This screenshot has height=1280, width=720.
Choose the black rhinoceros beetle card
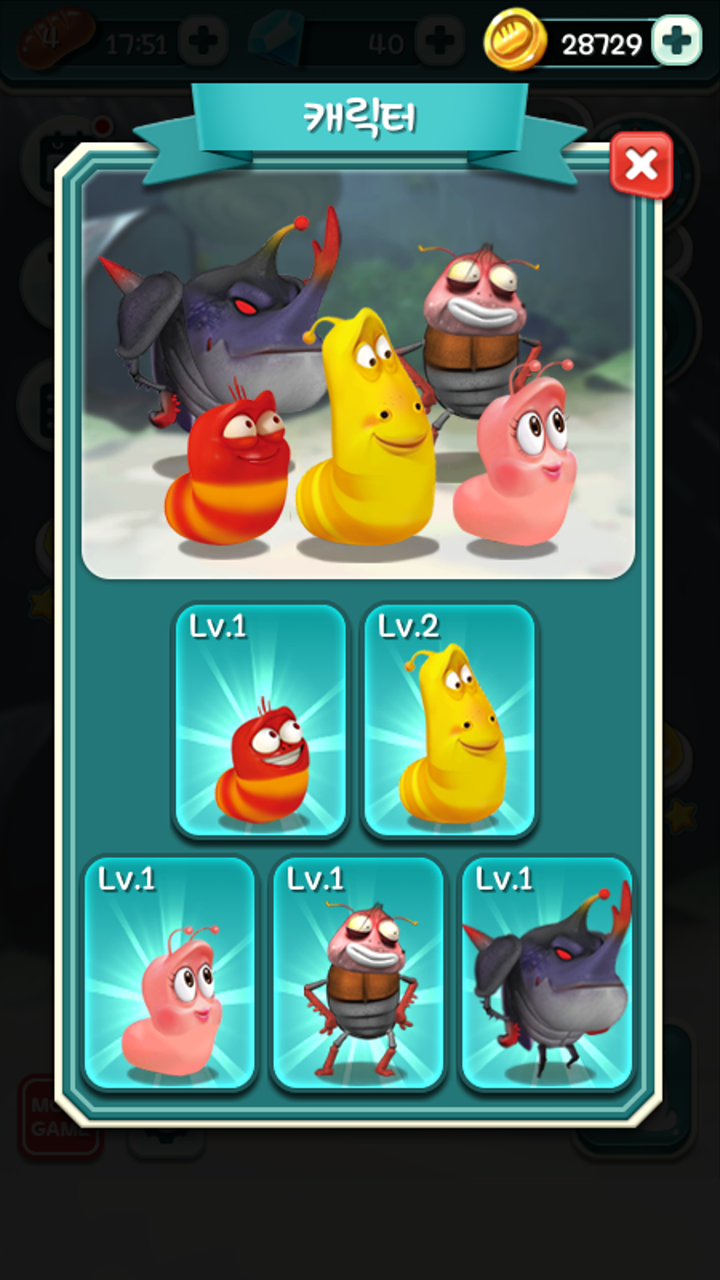click(x=547, y=973)
